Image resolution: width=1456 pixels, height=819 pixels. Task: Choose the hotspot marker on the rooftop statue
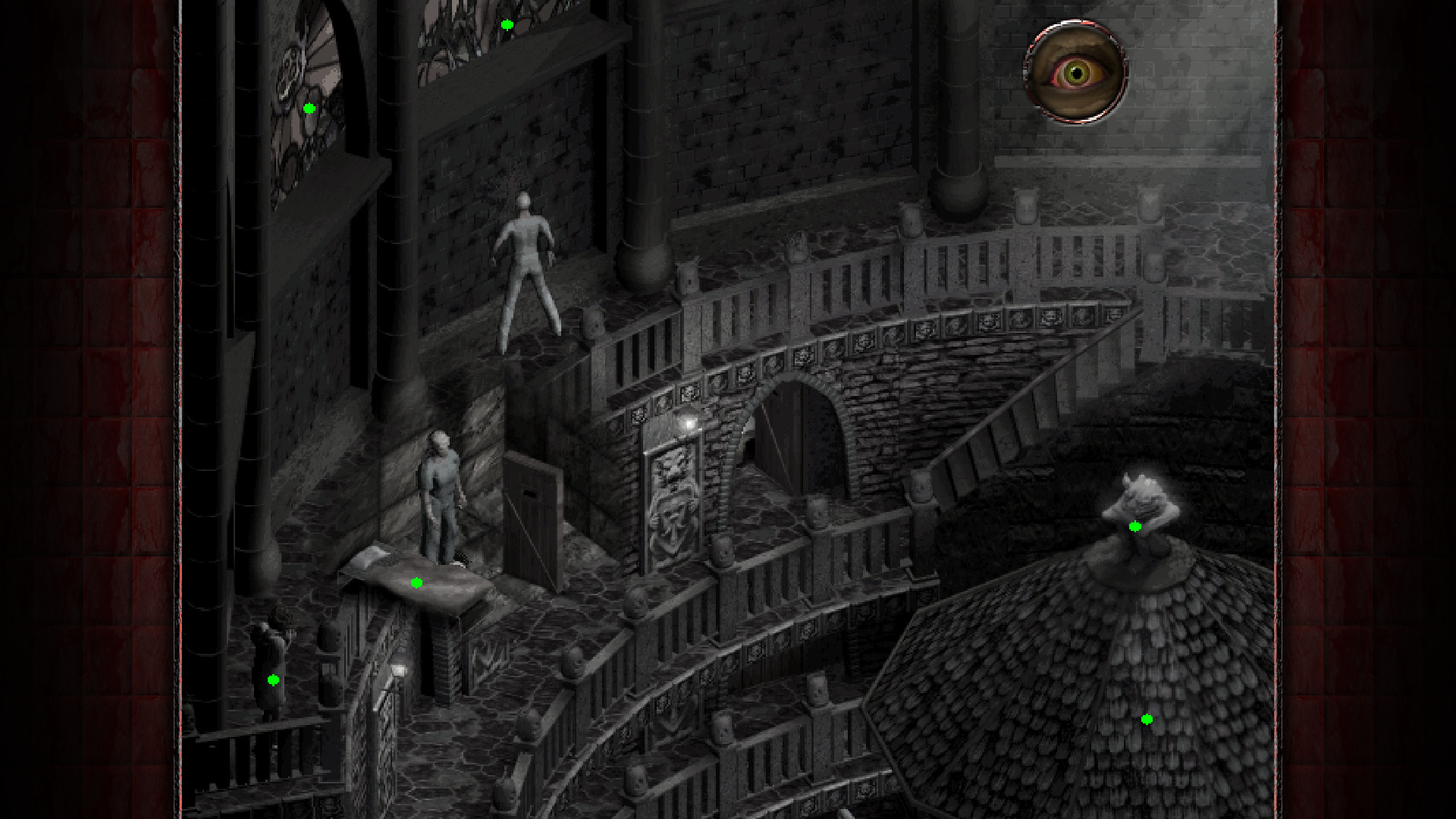pos(1135,526)
